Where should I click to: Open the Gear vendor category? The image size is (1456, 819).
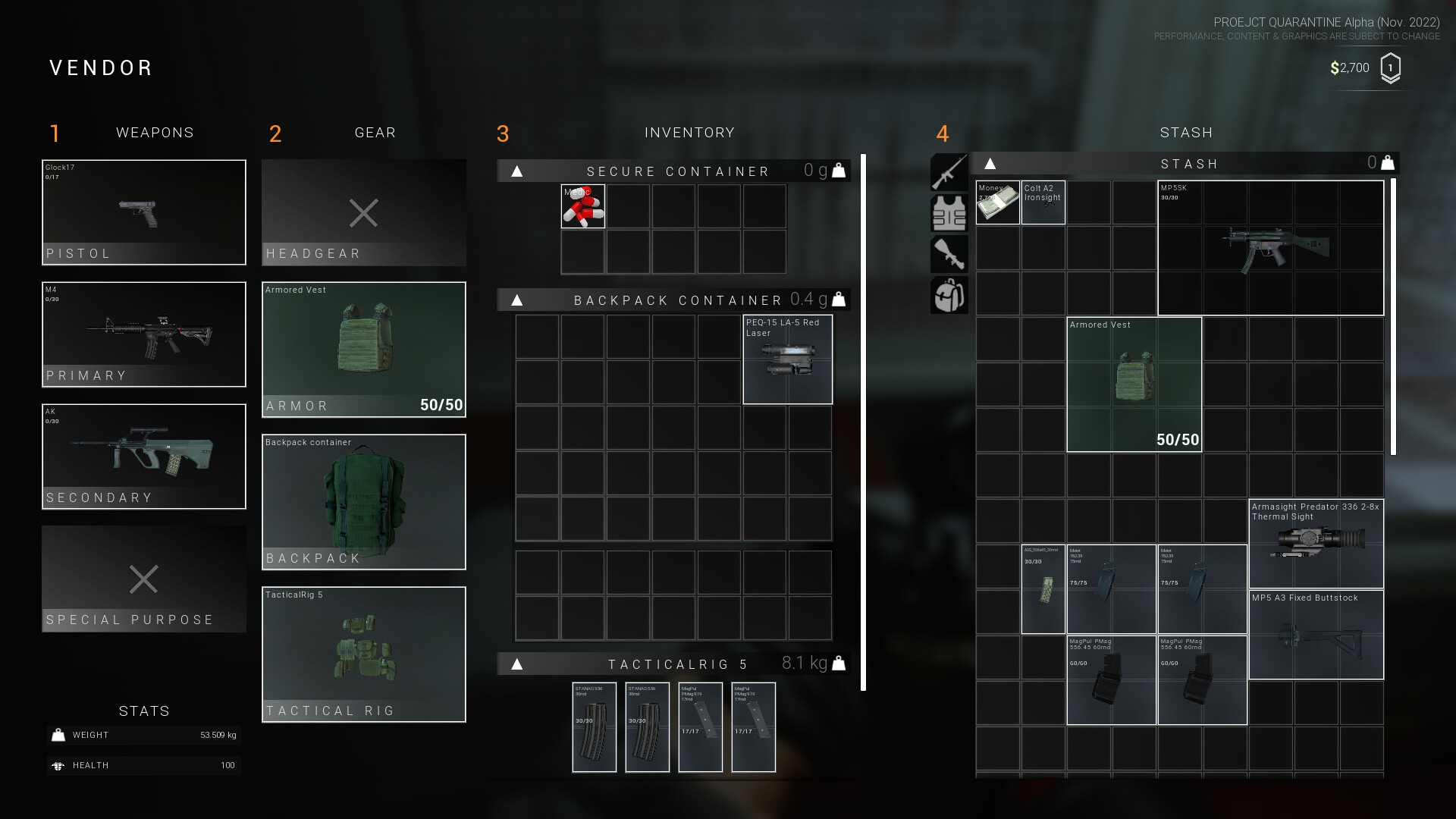coord(375,132)
